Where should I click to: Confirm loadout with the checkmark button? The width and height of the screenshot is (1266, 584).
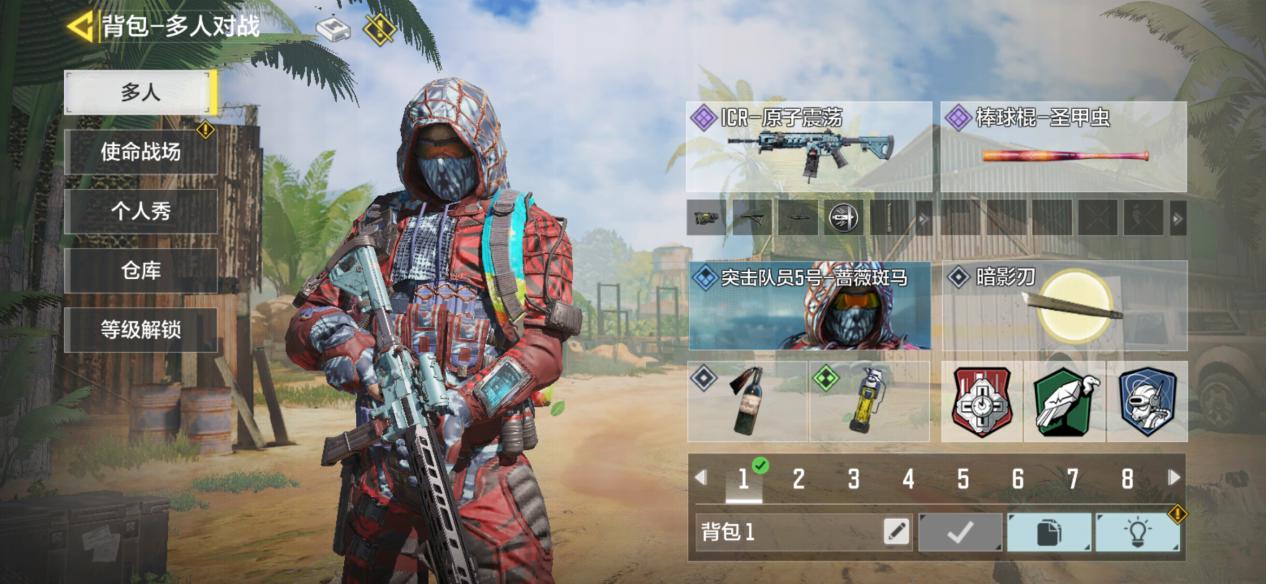click(x=960, y=532)
